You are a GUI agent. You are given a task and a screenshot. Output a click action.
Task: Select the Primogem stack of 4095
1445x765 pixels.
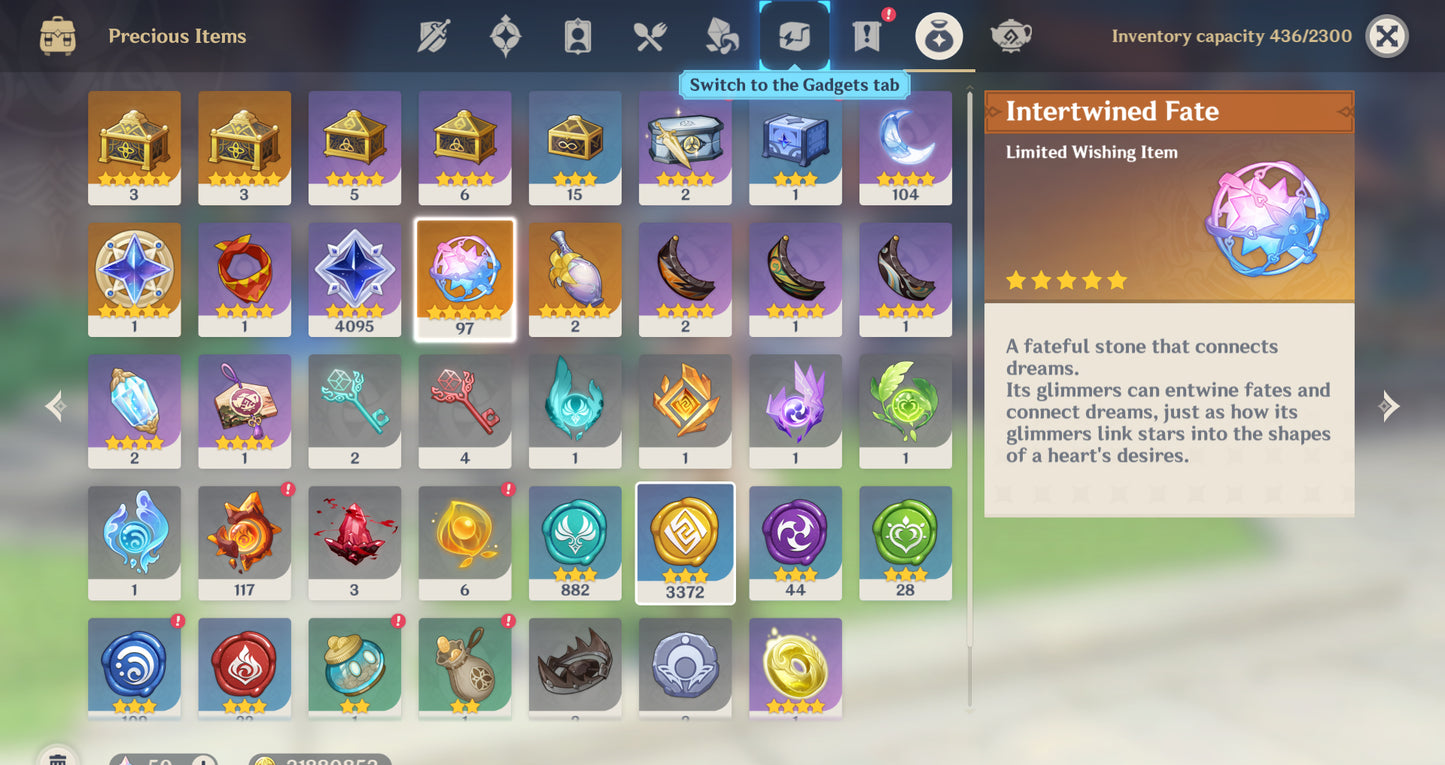point(355,278)
